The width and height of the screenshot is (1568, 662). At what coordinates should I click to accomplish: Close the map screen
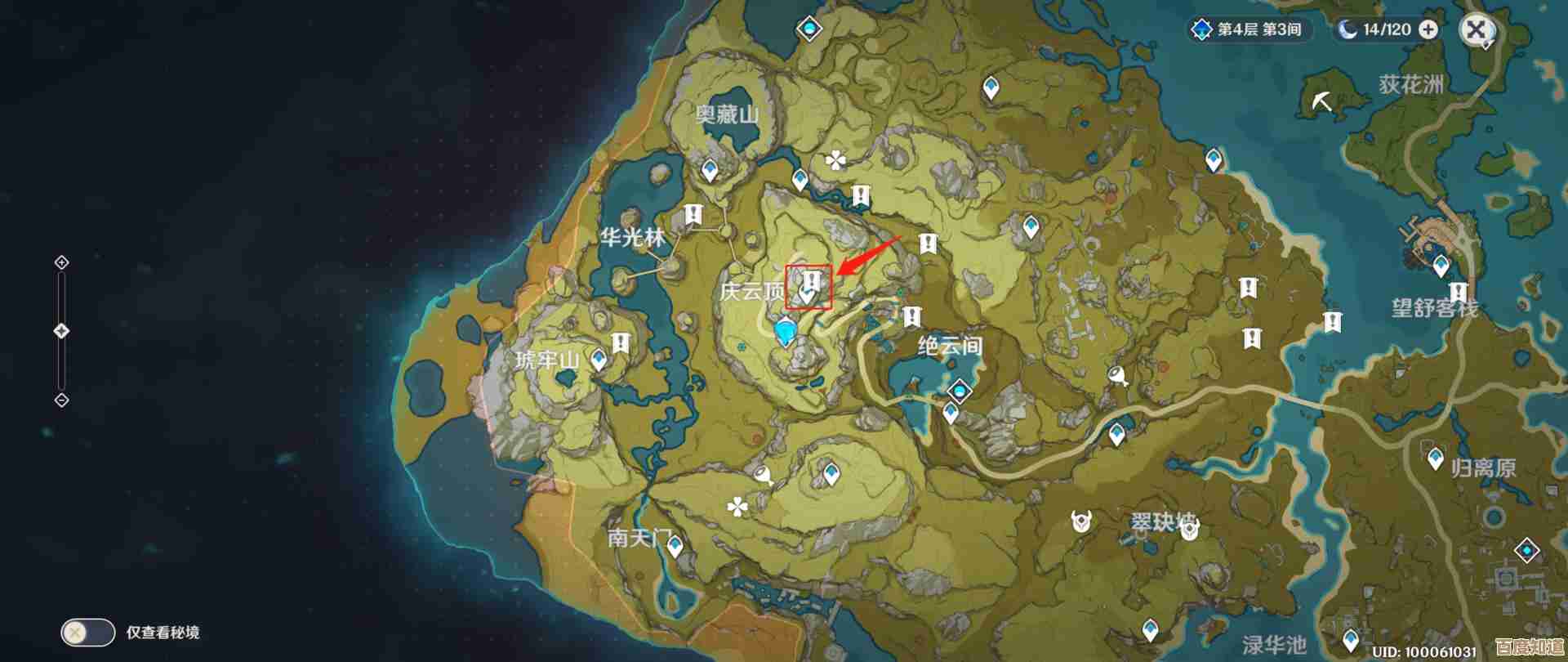pyautogui.click(x=1476, y=30)
